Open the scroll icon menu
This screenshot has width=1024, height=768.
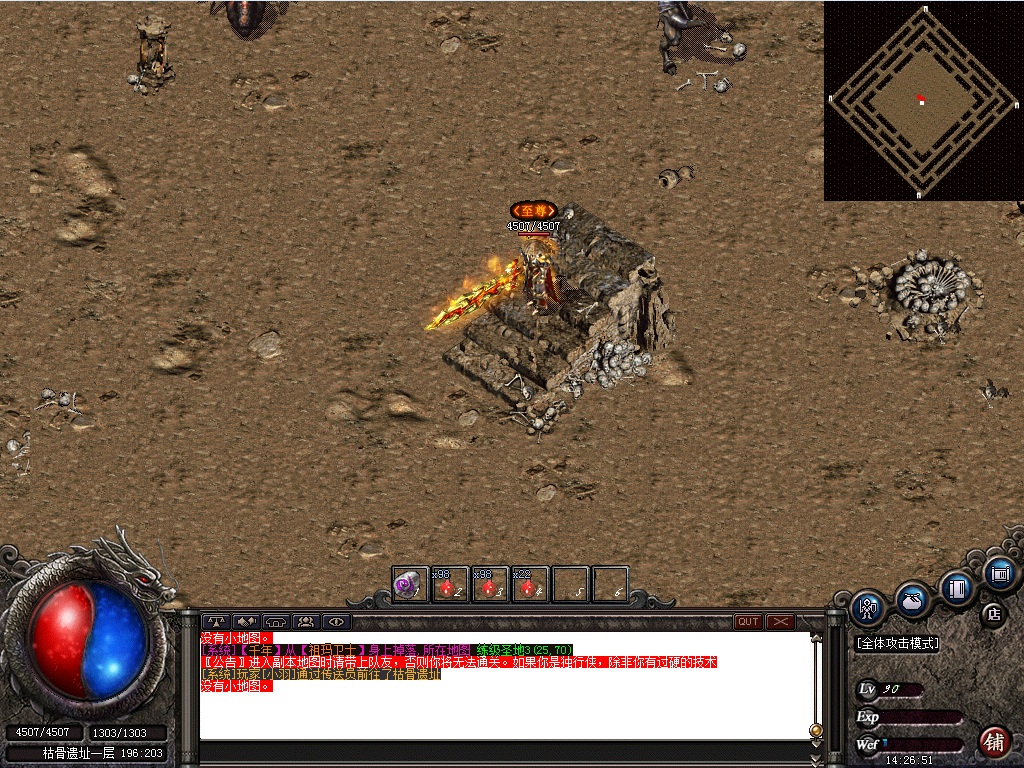999,573
